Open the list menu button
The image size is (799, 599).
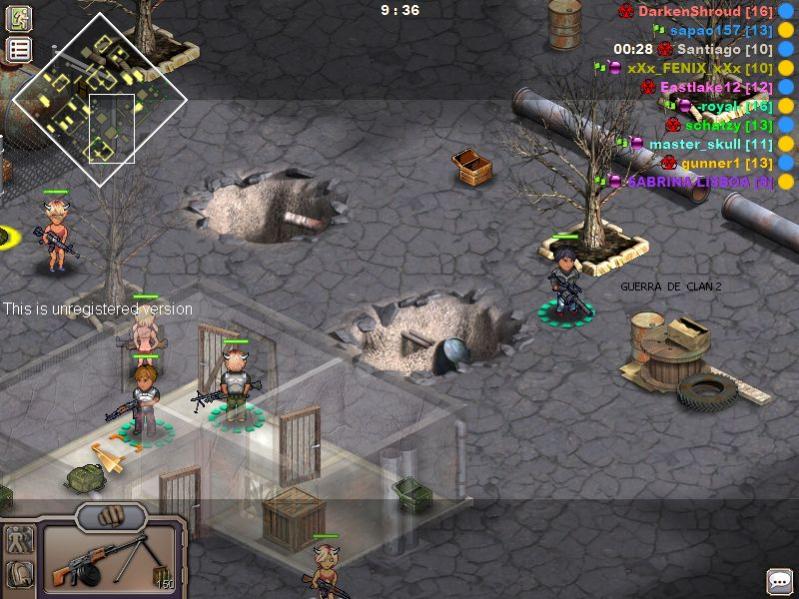pos(19,49)
